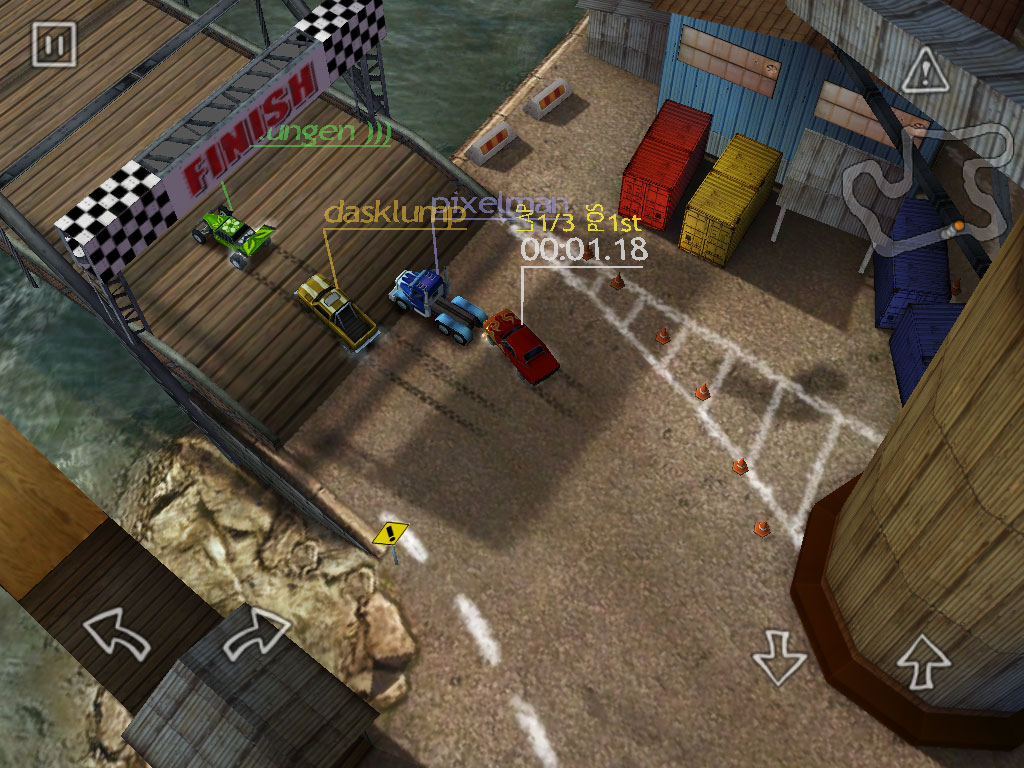1024x768 pixels.
Task: Hit the brake down arrow
Action: [779, 658]
